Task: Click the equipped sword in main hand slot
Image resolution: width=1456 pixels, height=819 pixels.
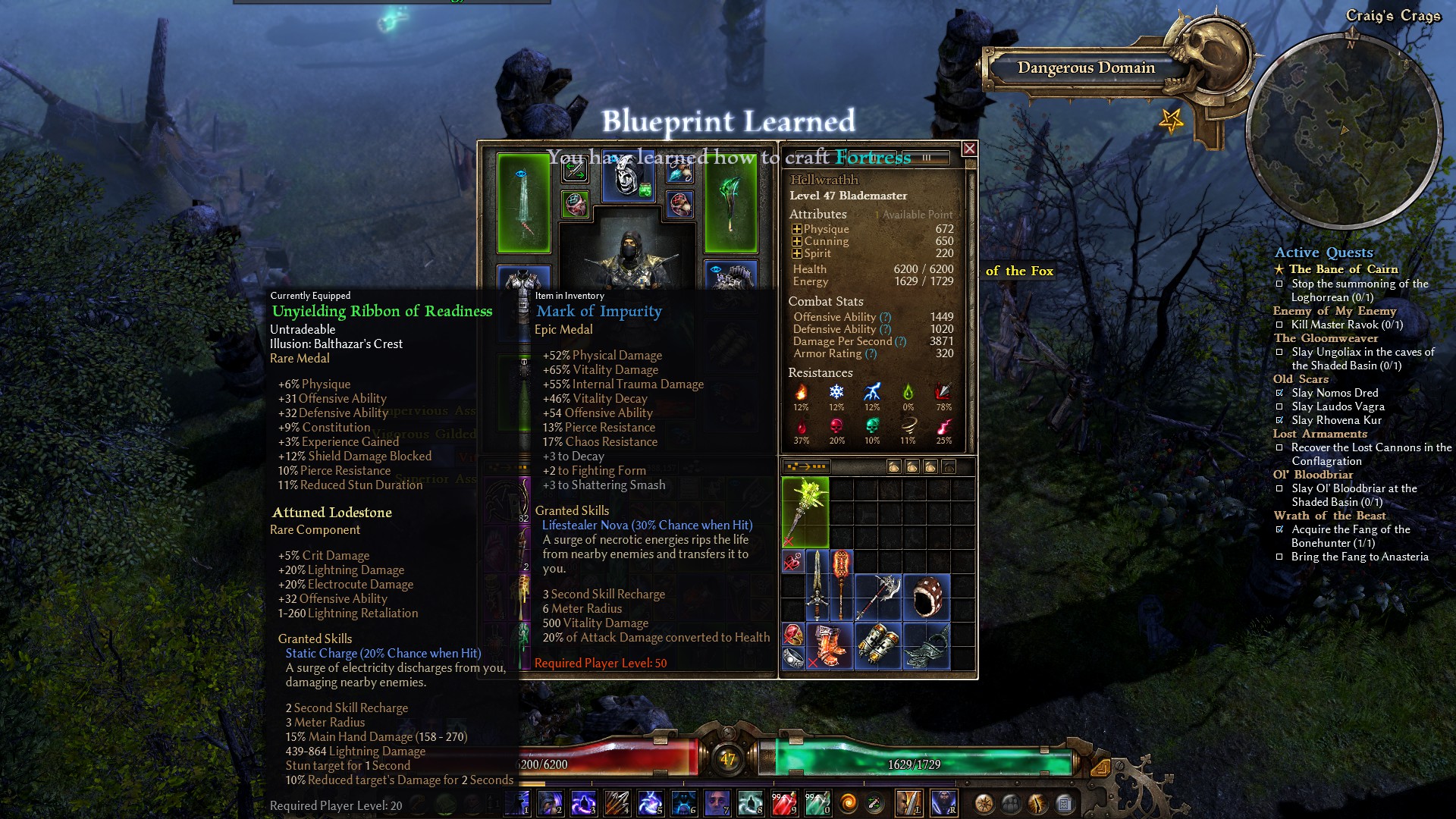Action: pos(523,202)
